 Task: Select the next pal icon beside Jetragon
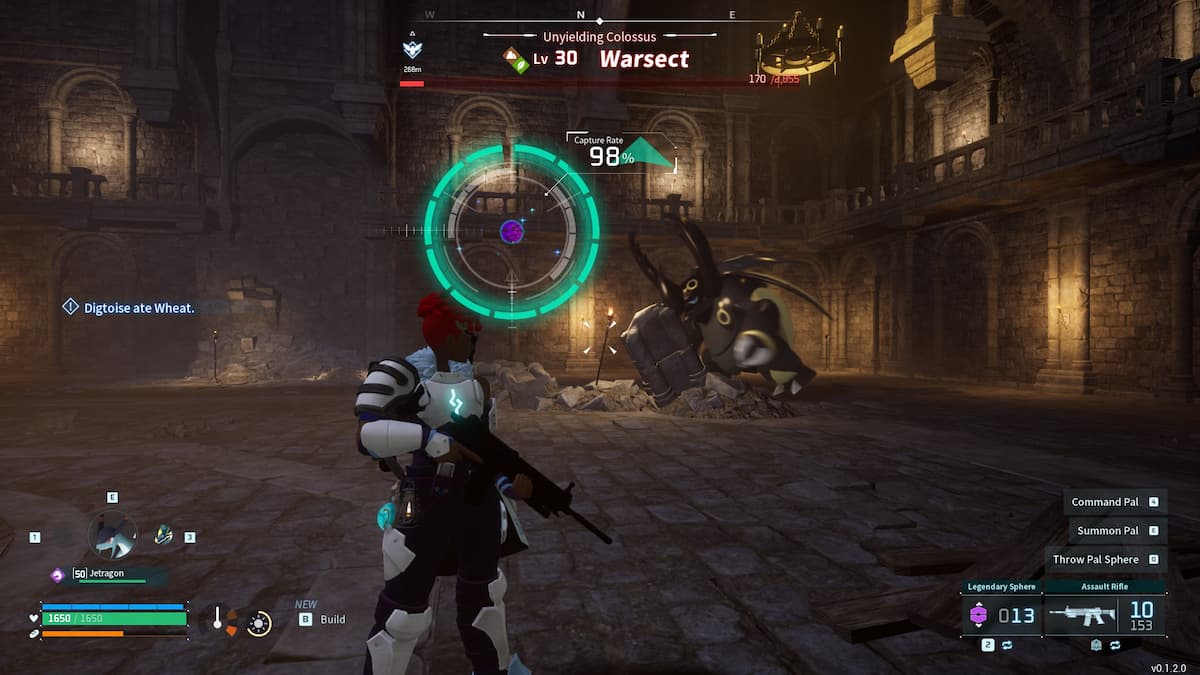[x=163, y=535]
